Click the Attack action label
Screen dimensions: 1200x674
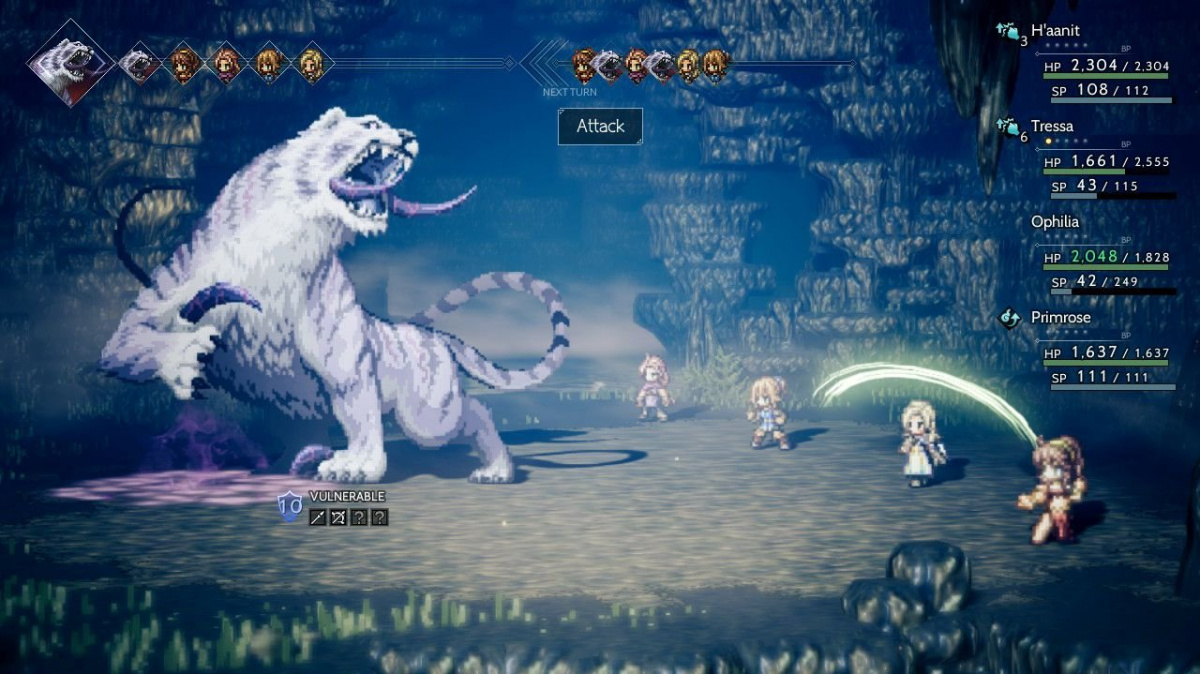(600, 126)
